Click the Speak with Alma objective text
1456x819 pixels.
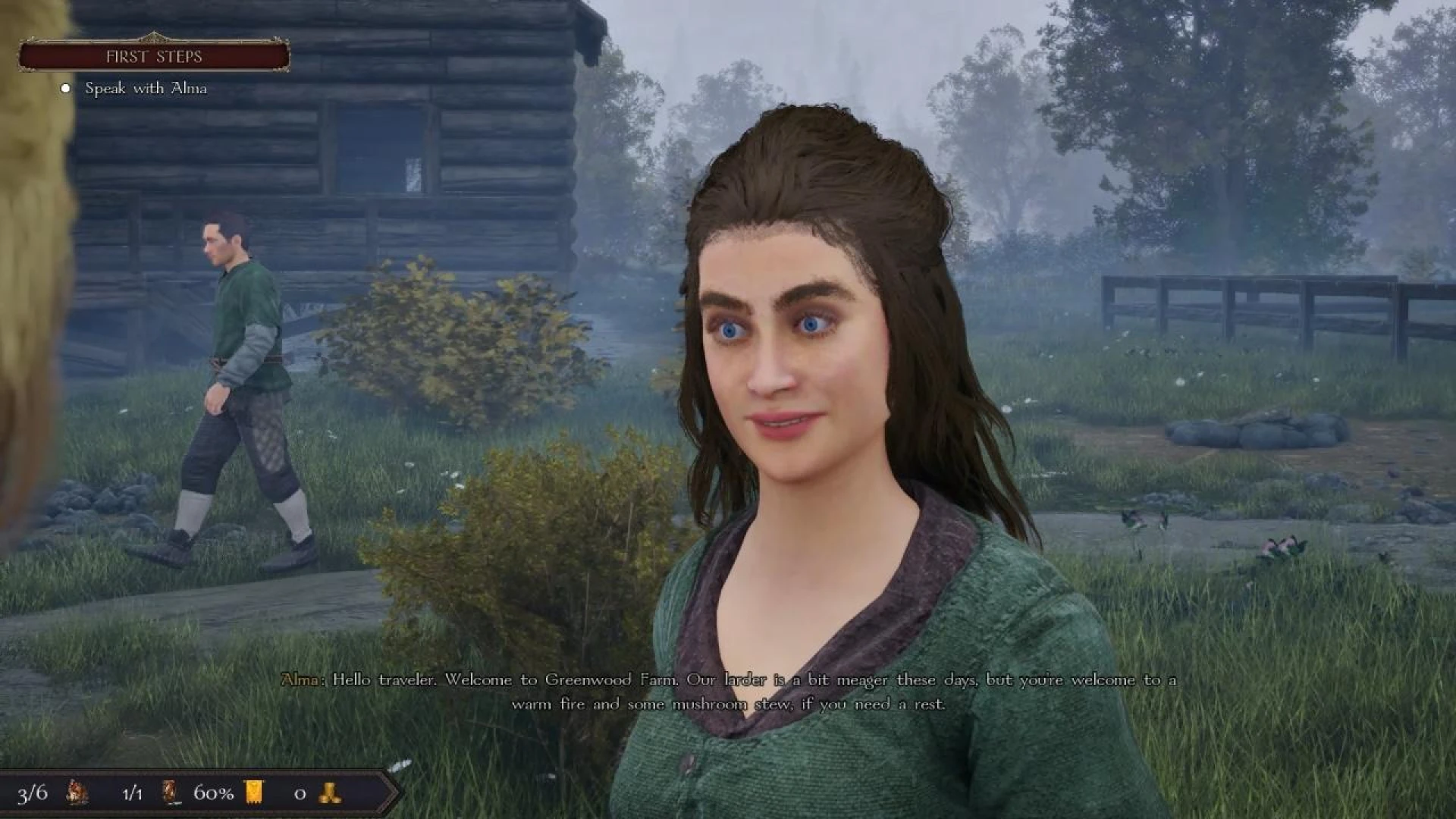coord(148,89)
